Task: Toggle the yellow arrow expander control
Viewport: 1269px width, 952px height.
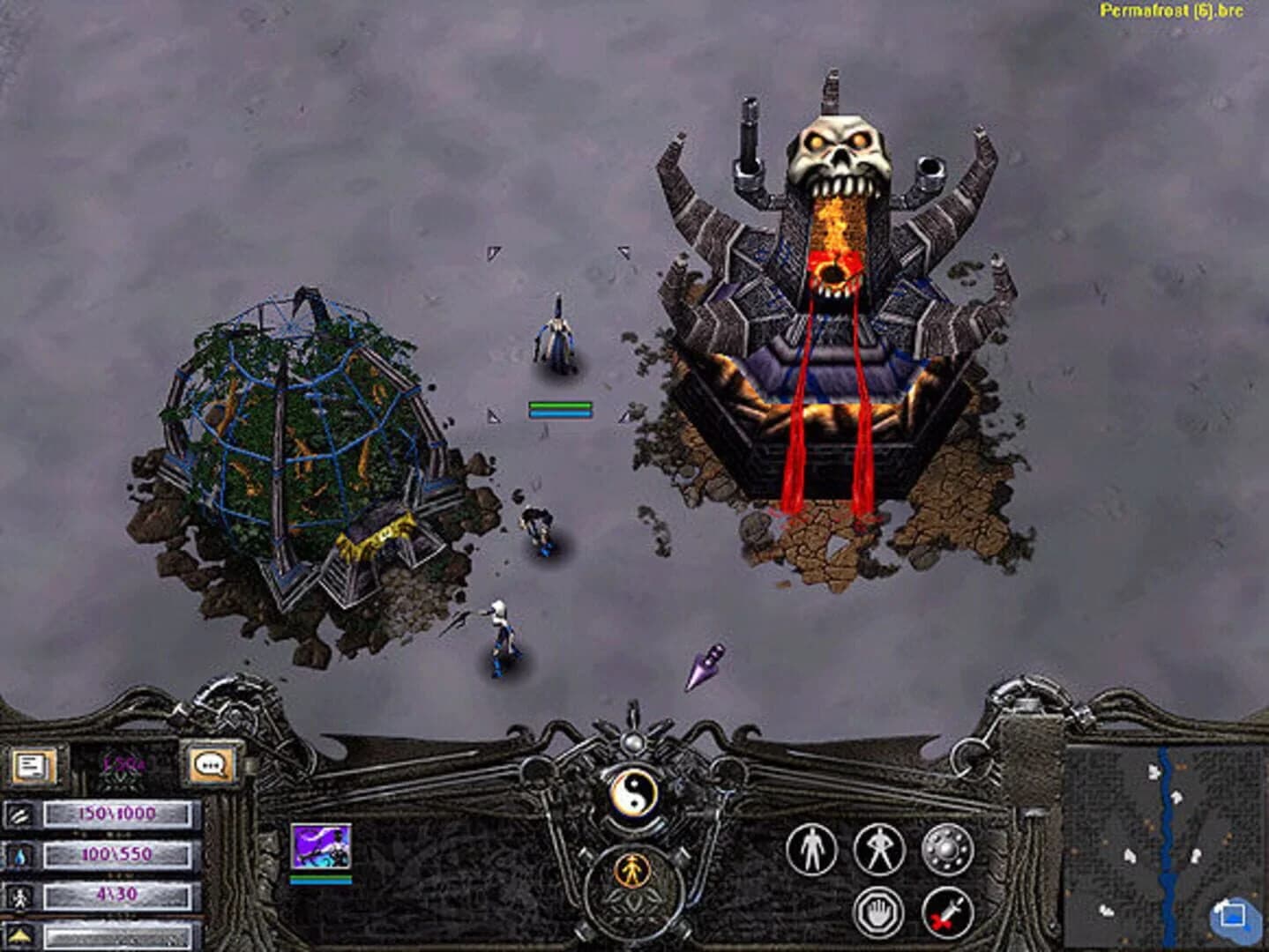Action: point(18,937)
